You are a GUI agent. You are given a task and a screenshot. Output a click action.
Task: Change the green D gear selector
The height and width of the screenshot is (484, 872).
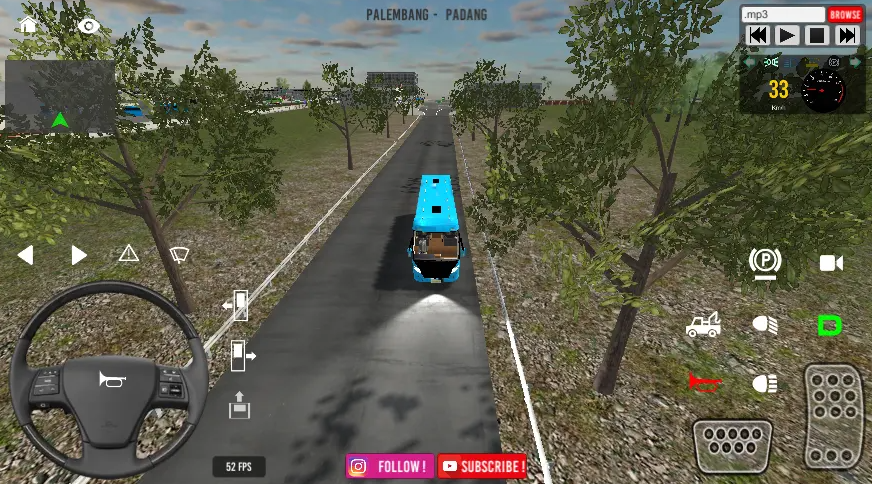tap(829, 325)
